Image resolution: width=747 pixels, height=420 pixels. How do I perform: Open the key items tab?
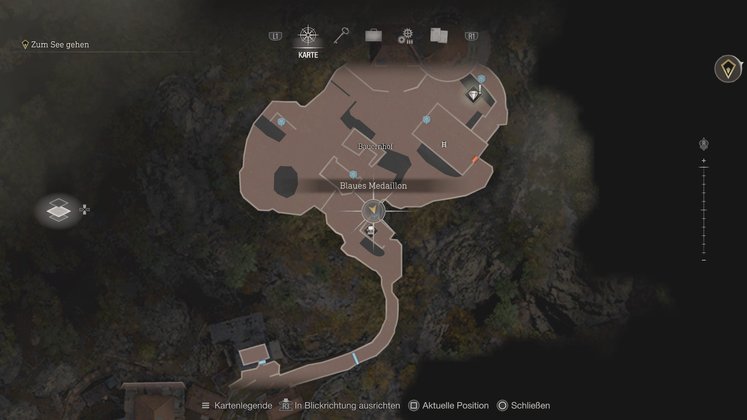[x=341, y=35]
